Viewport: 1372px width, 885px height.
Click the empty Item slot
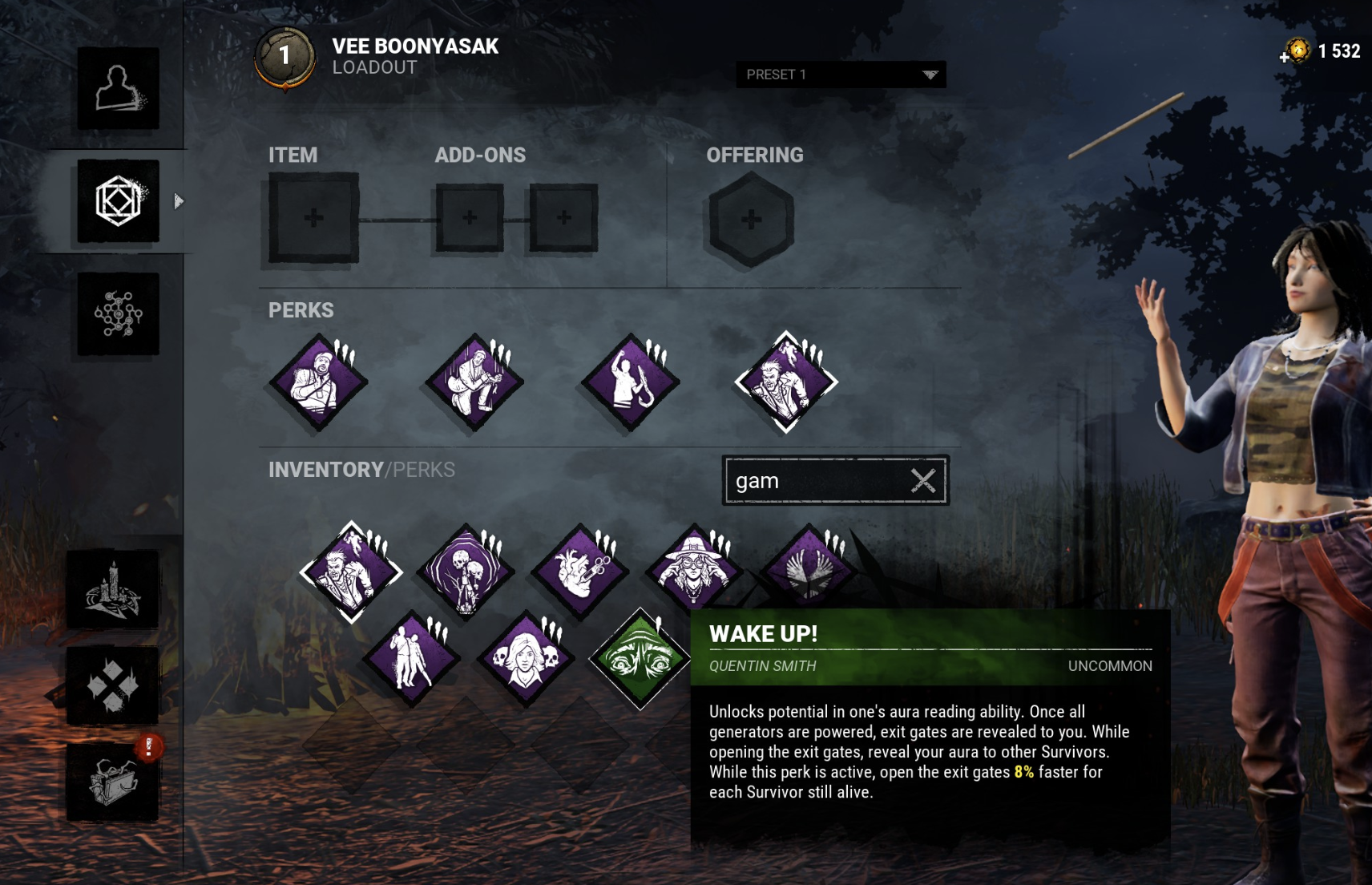tap(313, 218)
